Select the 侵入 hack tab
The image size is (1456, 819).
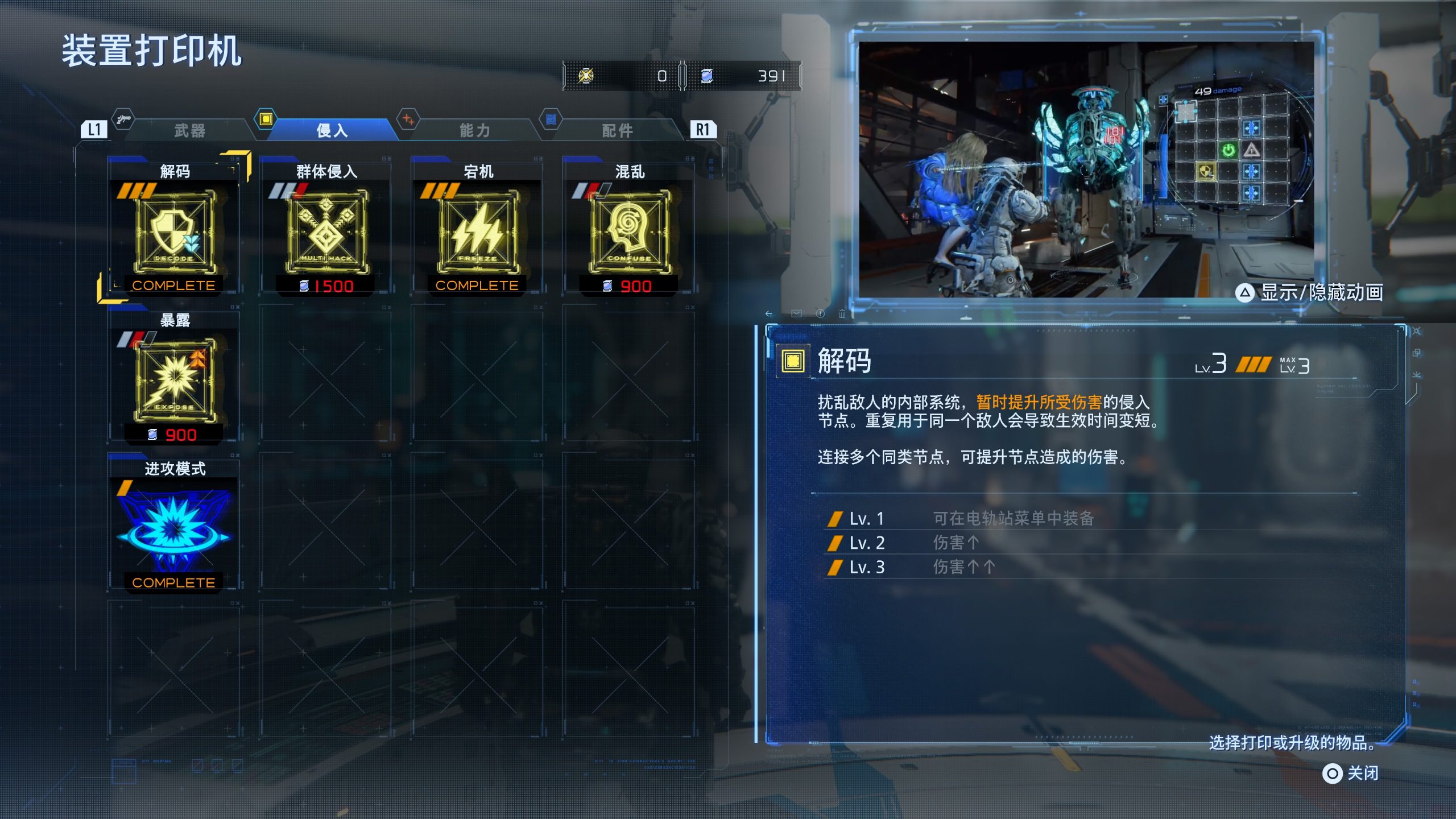point(332,131)
